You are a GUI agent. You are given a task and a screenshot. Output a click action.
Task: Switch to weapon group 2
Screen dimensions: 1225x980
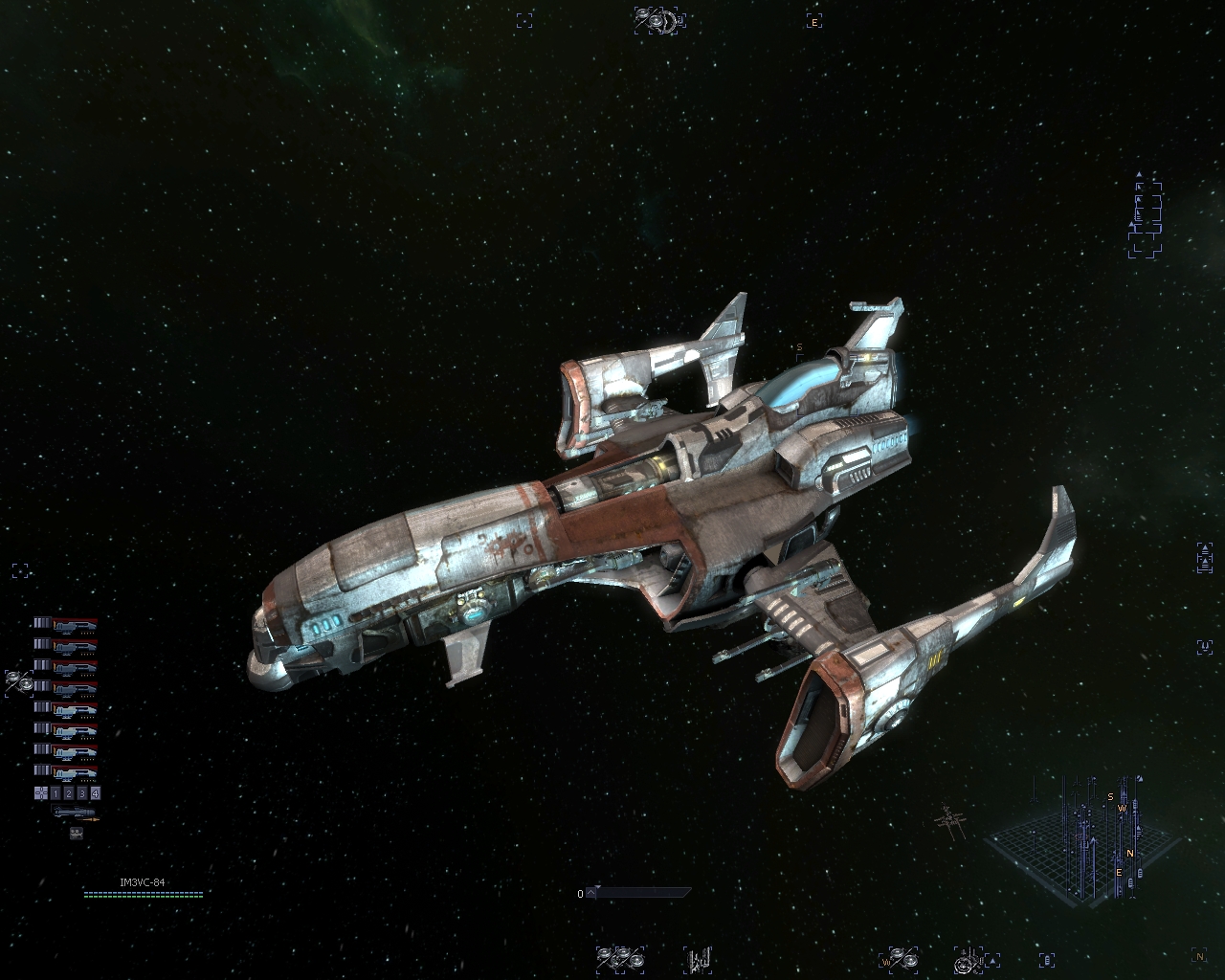click(69, 793)
